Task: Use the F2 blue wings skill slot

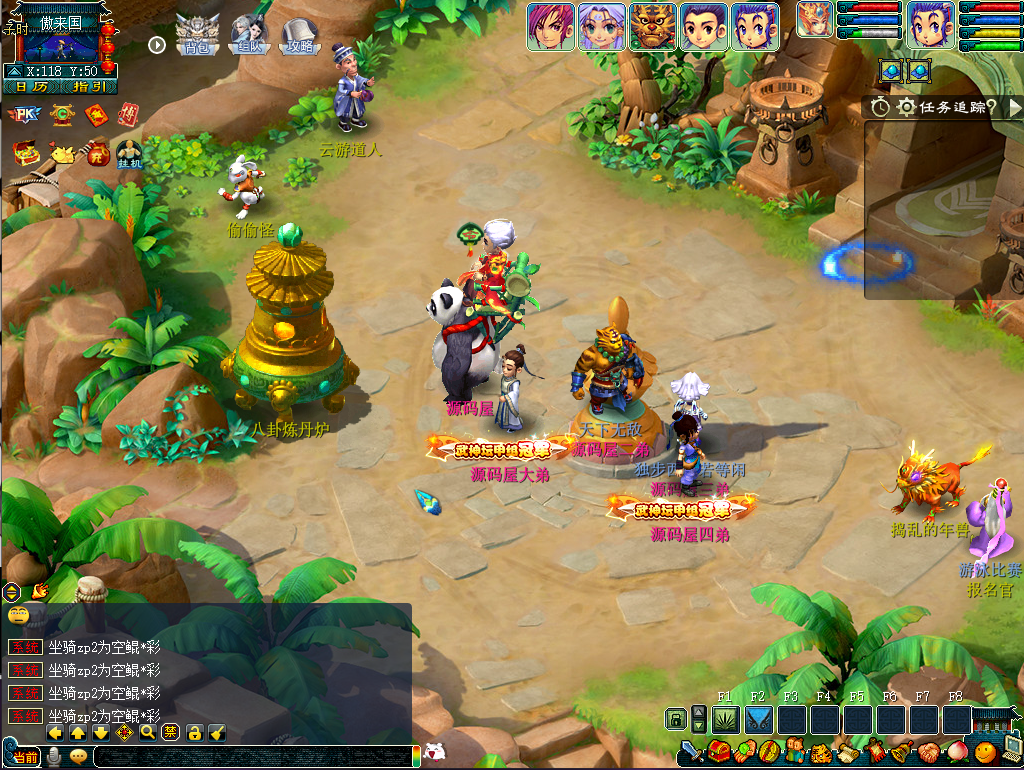Action: [x=759, y=719]
